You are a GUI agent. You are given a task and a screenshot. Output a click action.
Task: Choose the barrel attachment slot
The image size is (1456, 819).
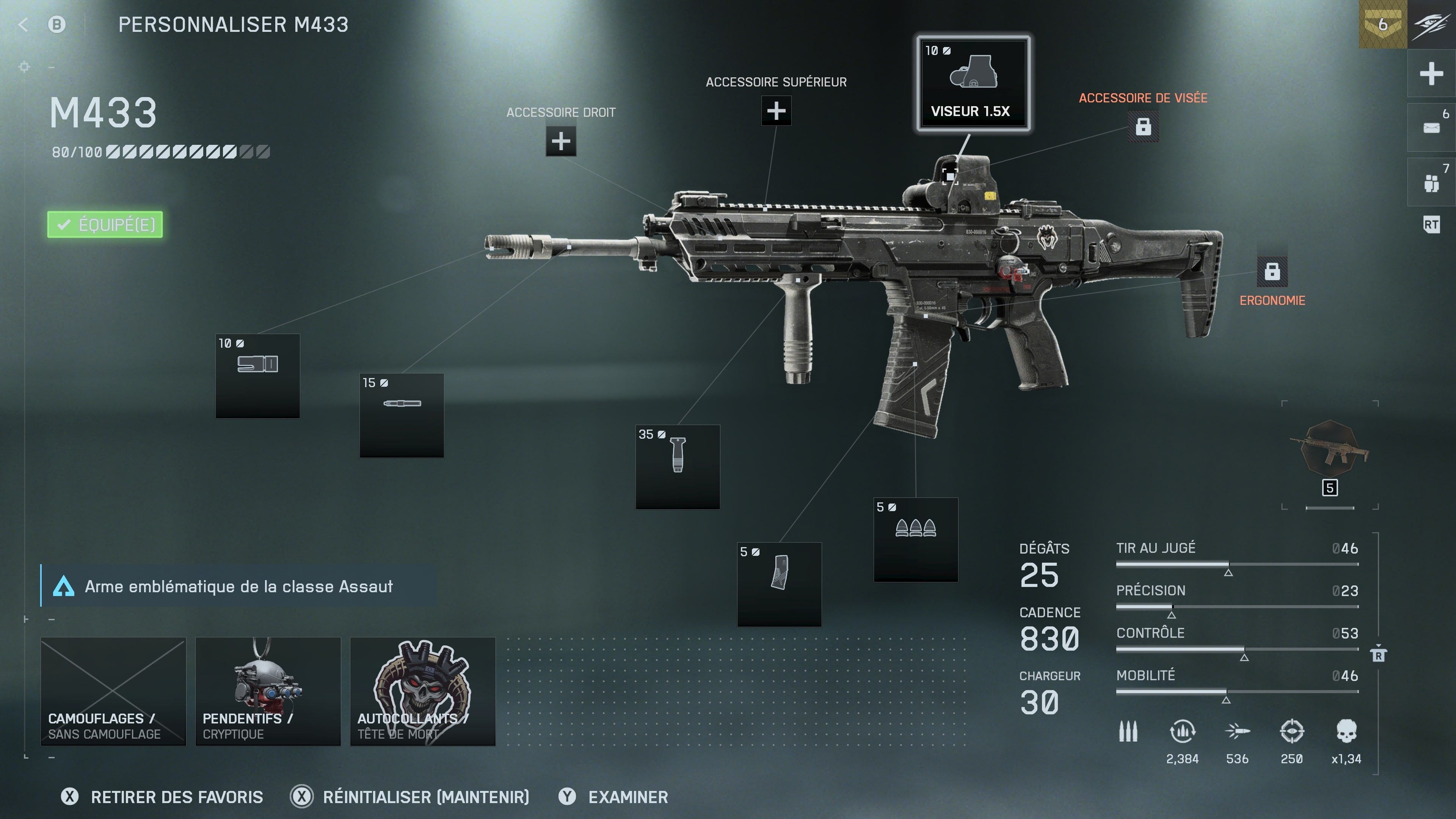tap(402, 415)
